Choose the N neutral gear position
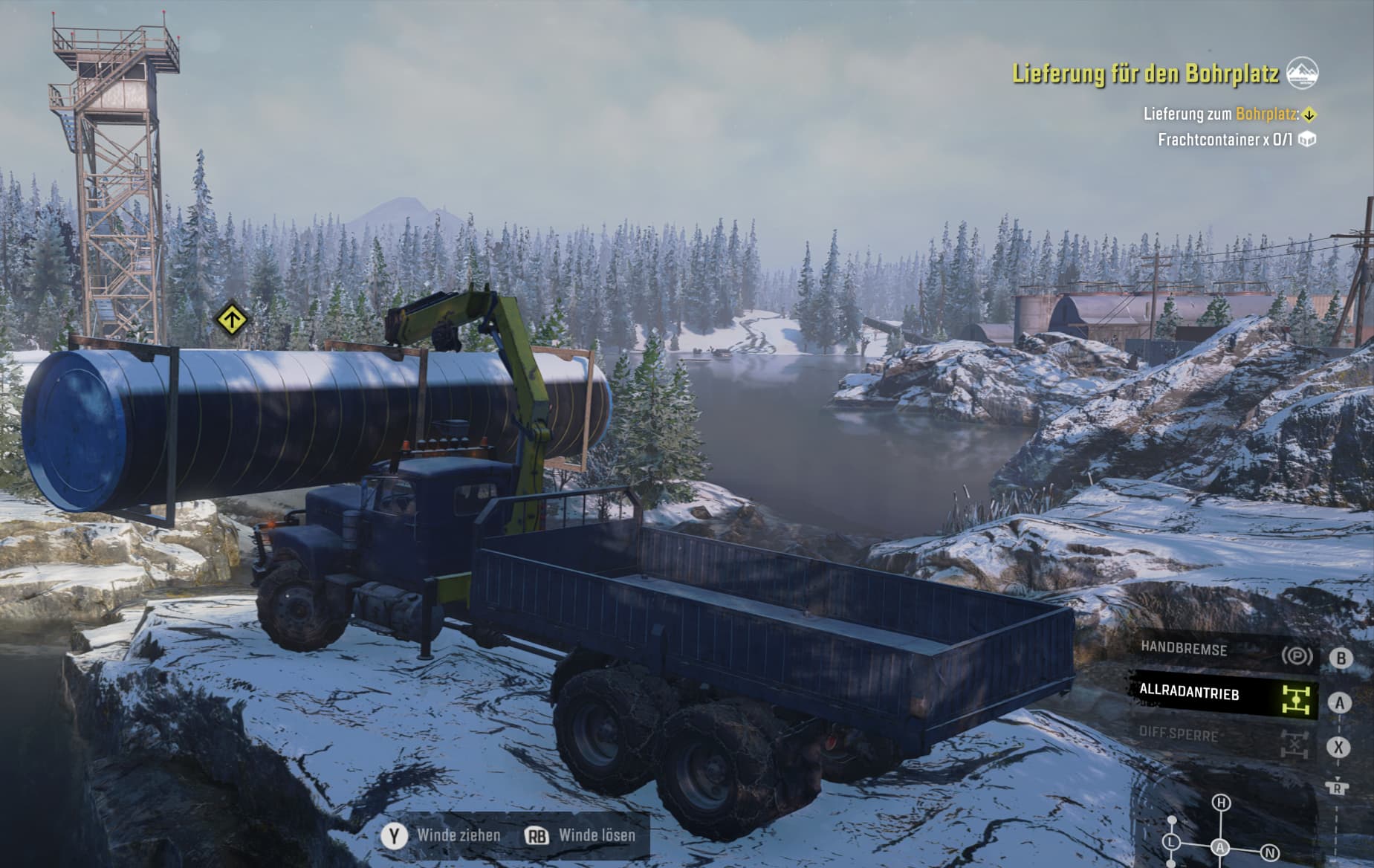The height and width of the screenshot is (868, 1374). click(1270, 852)
